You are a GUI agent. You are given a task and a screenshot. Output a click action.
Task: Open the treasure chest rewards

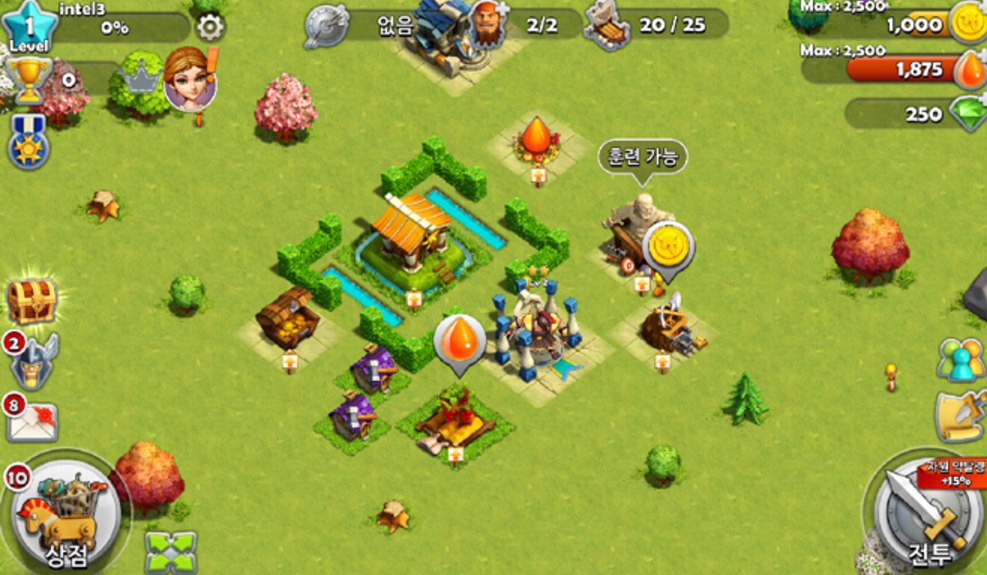[31, 300]
